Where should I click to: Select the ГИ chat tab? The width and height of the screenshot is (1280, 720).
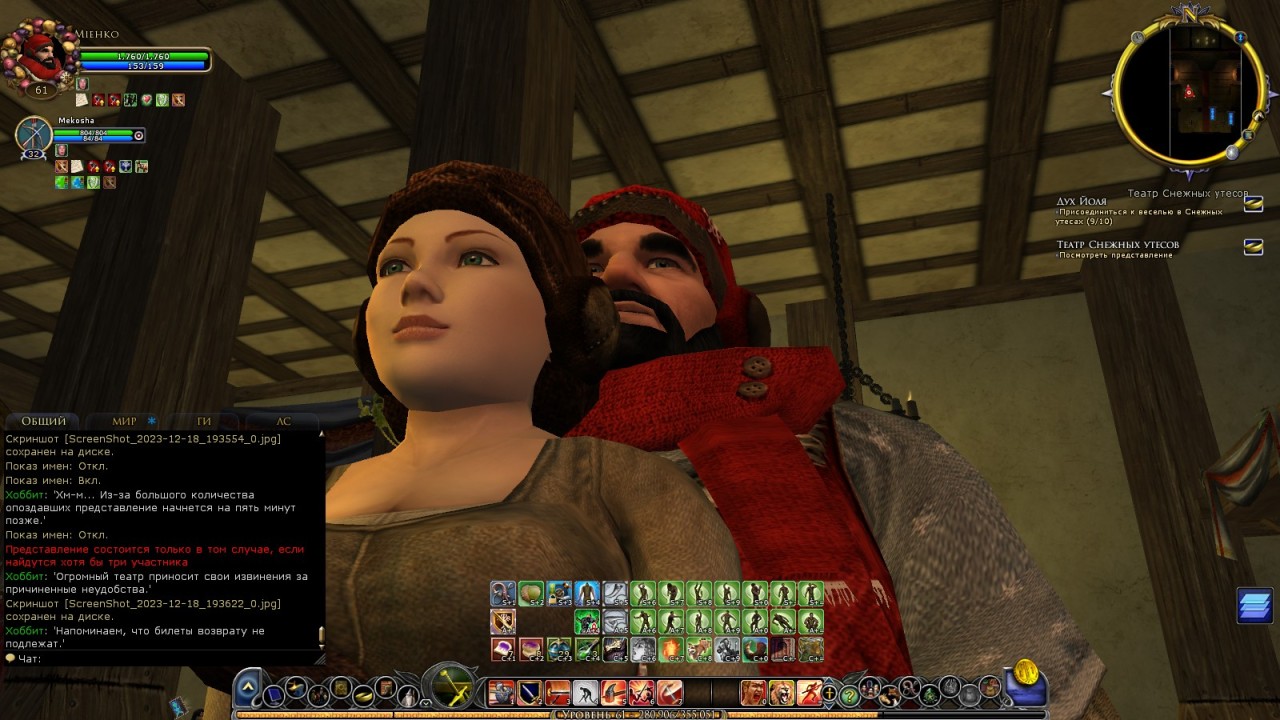pyautogui.click(x=204, y=421)
